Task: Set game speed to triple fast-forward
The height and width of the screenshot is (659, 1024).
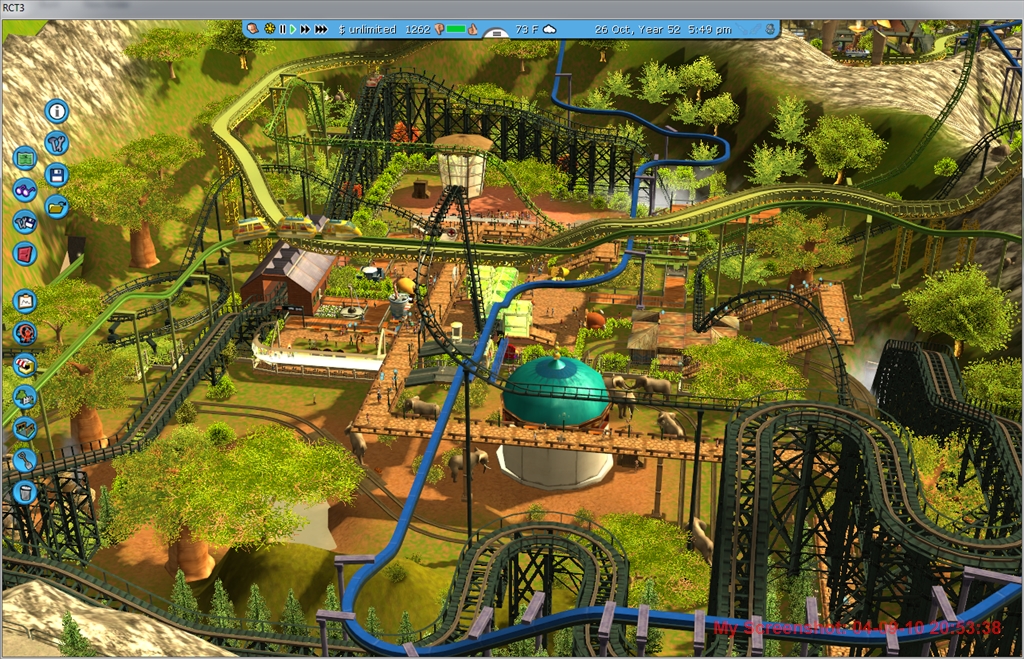Action: (322, 29)
